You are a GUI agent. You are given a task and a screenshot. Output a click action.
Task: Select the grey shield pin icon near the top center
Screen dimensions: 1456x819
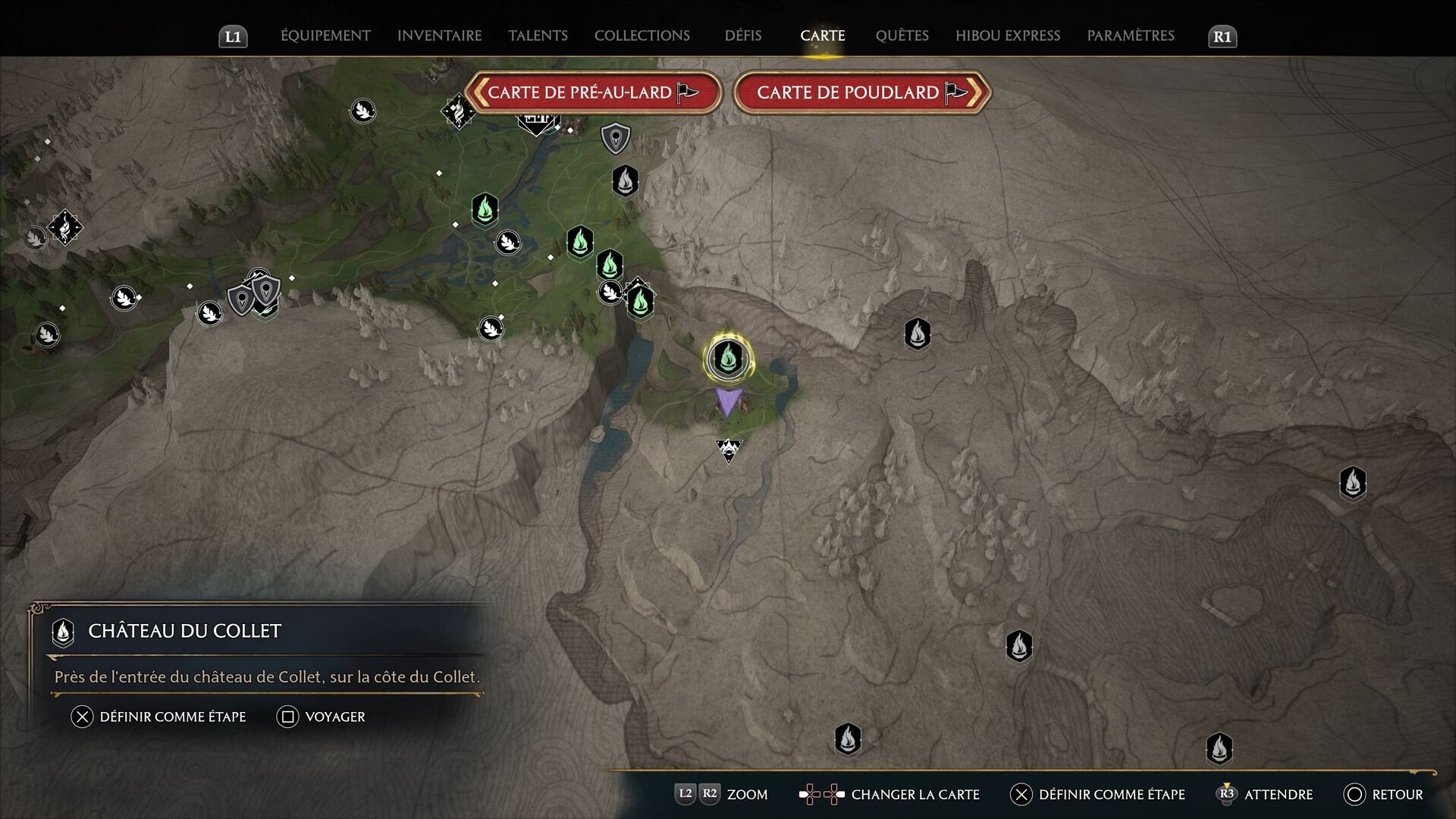[615, 139]
